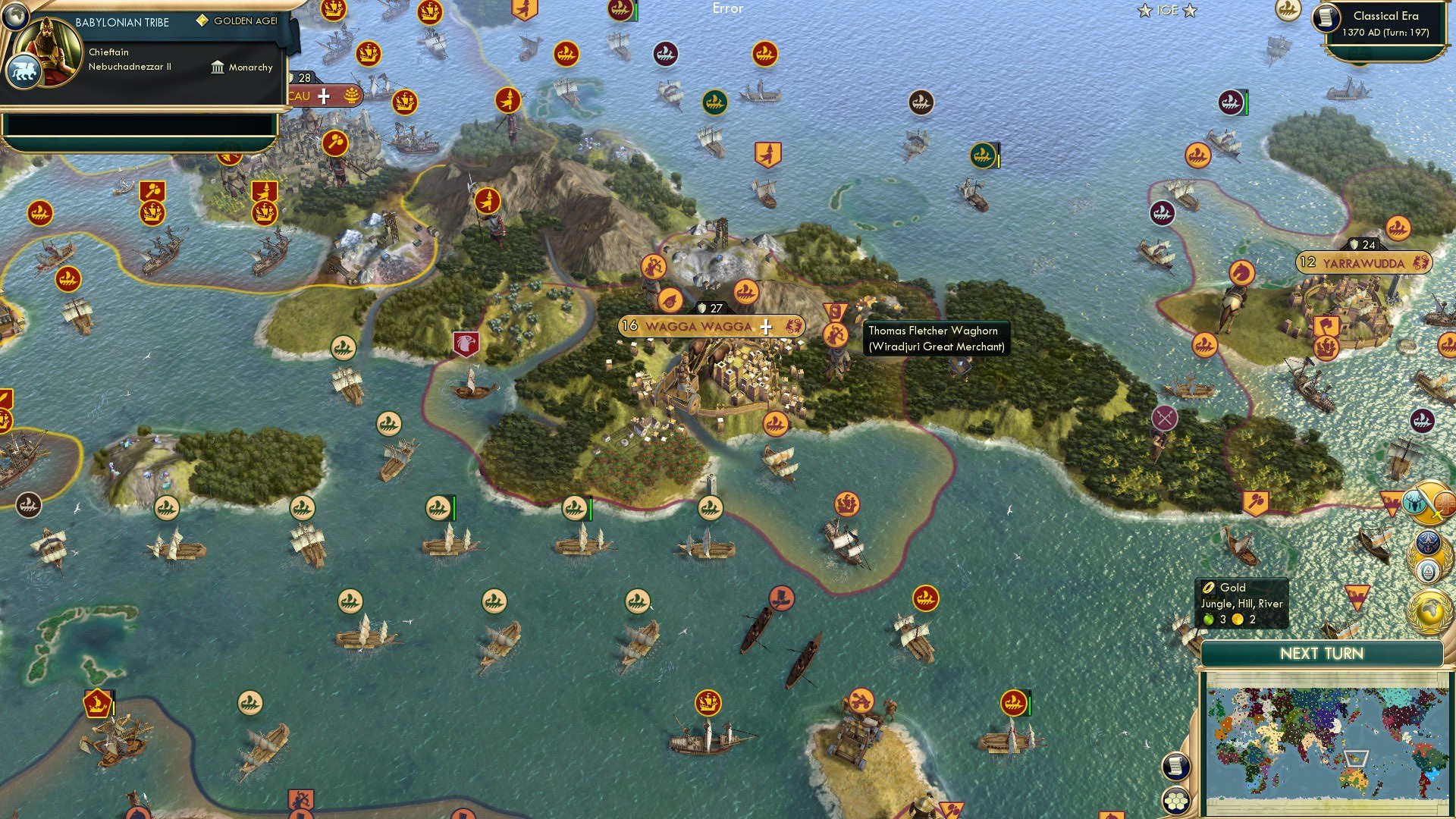Click the Error label at screen top

tap(729, 9)
